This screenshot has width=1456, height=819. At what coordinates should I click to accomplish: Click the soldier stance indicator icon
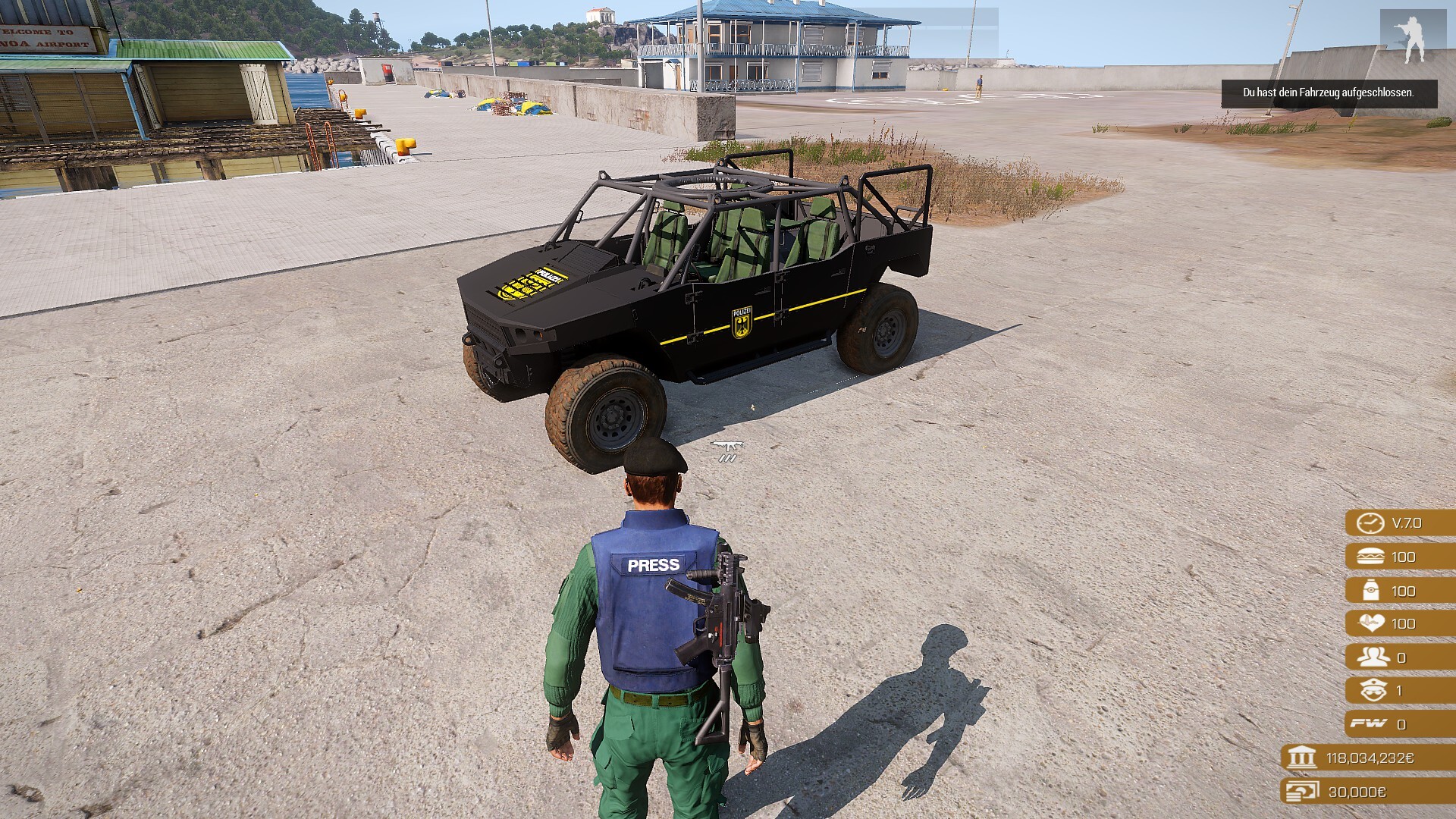[x=1412, y=38]
